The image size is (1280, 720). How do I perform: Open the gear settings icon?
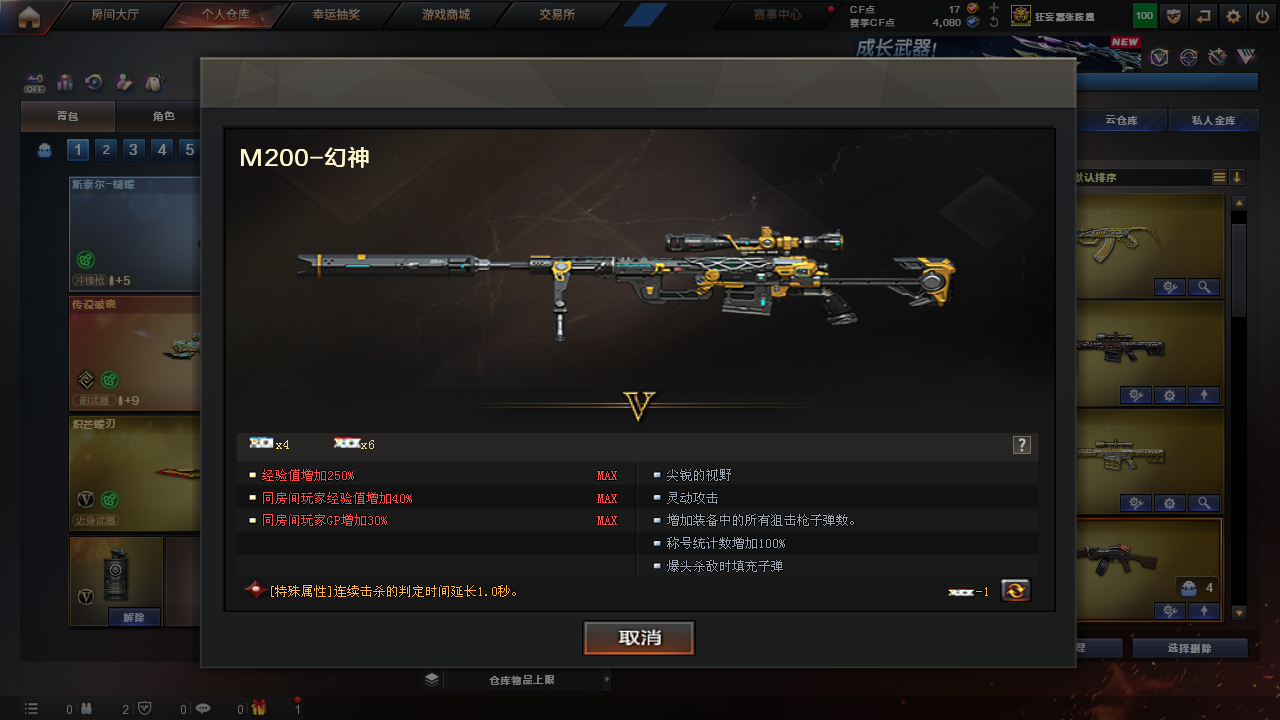[x=1234, y=16]
